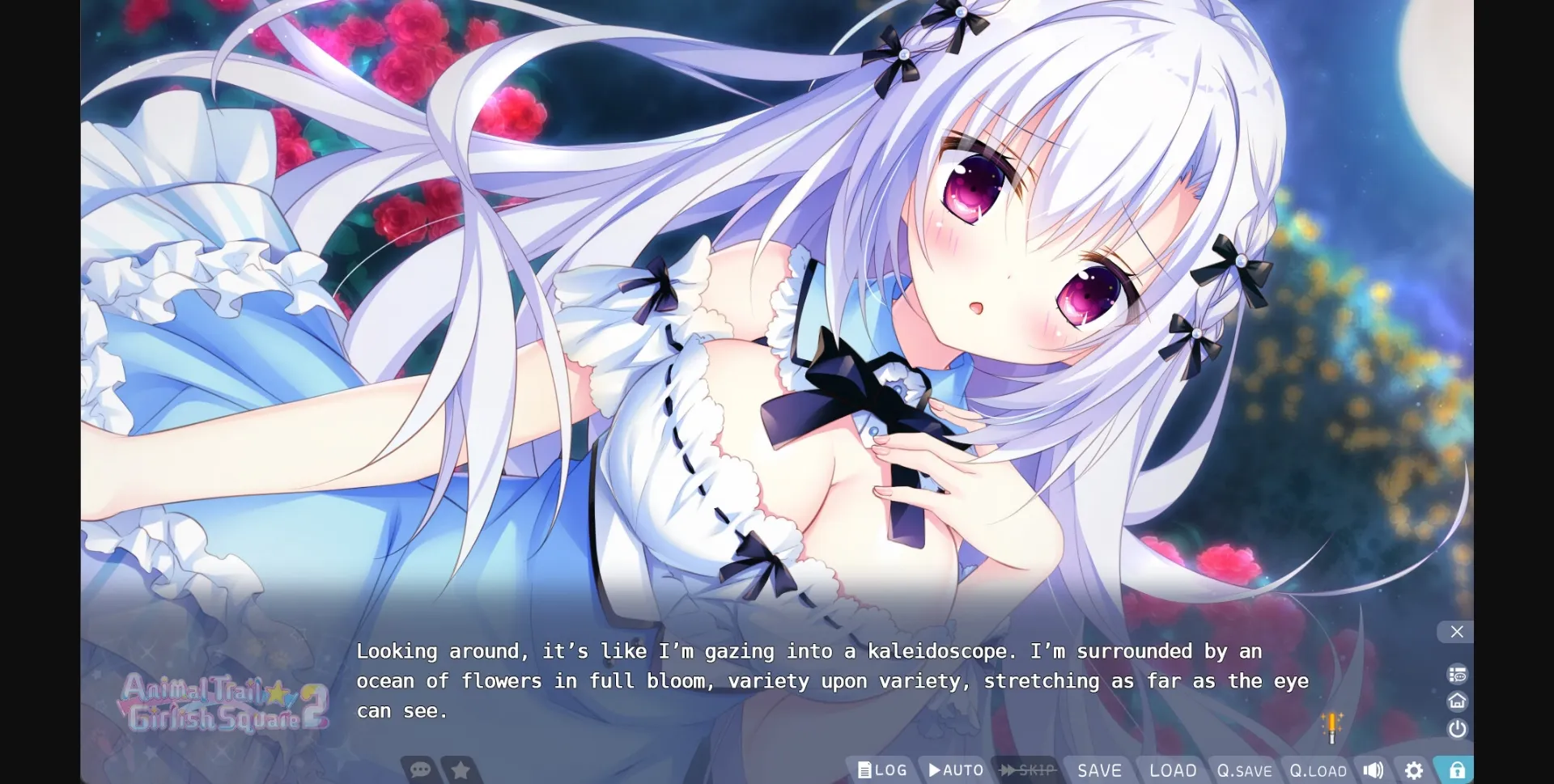
Task: Open the LOG message history
Action: click(x=882, y=769)
